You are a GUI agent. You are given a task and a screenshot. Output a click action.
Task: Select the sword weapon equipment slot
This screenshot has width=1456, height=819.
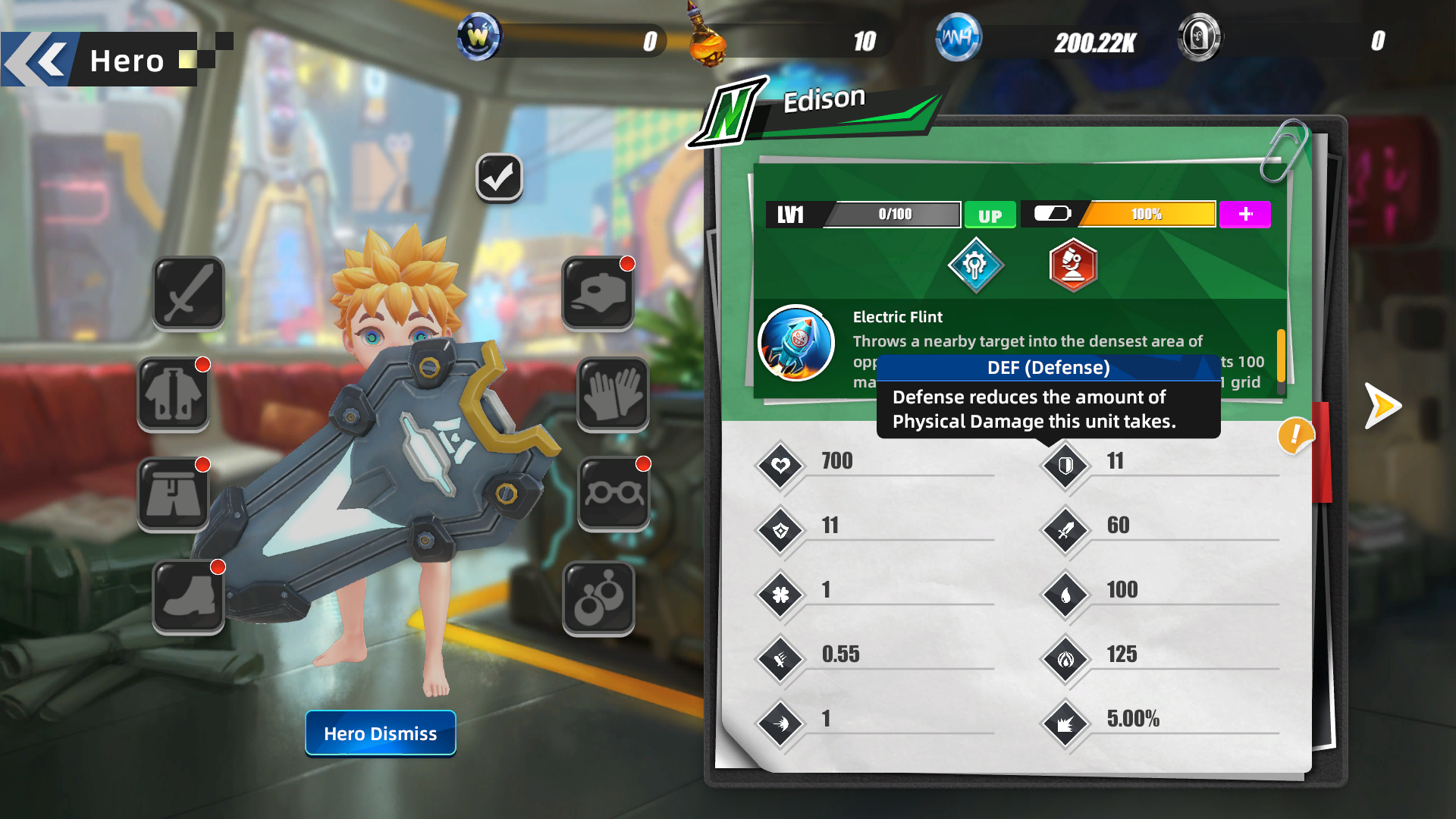[x=188, y=293]
